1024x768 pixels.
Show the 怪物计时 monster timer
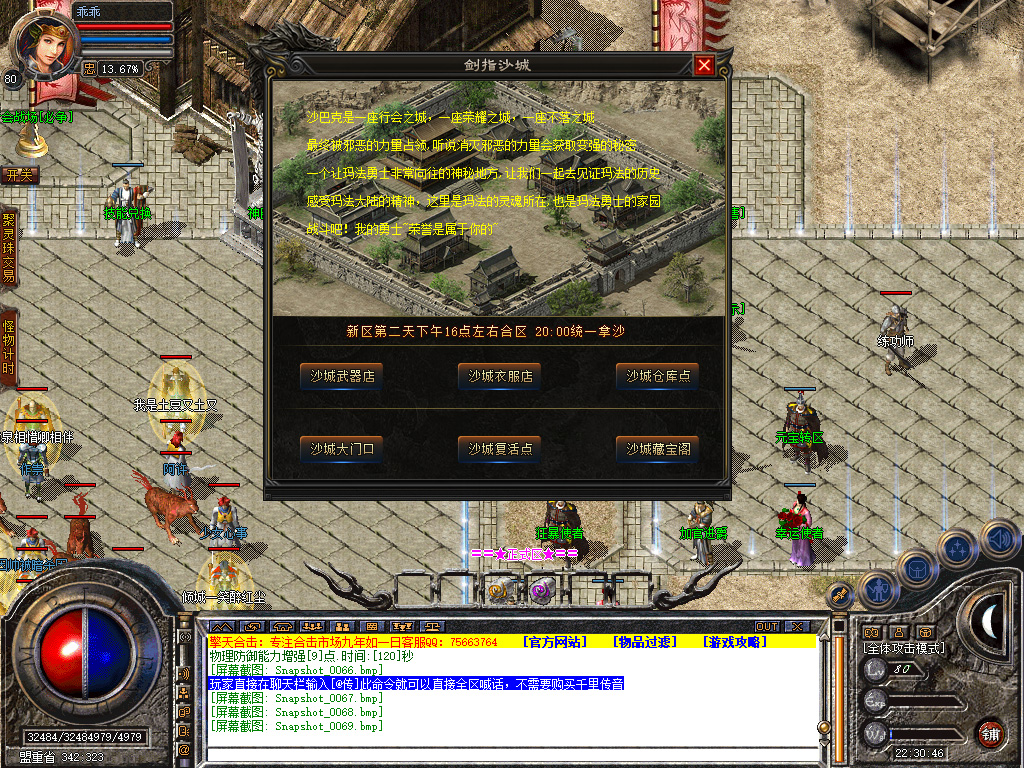coord(9,348)
